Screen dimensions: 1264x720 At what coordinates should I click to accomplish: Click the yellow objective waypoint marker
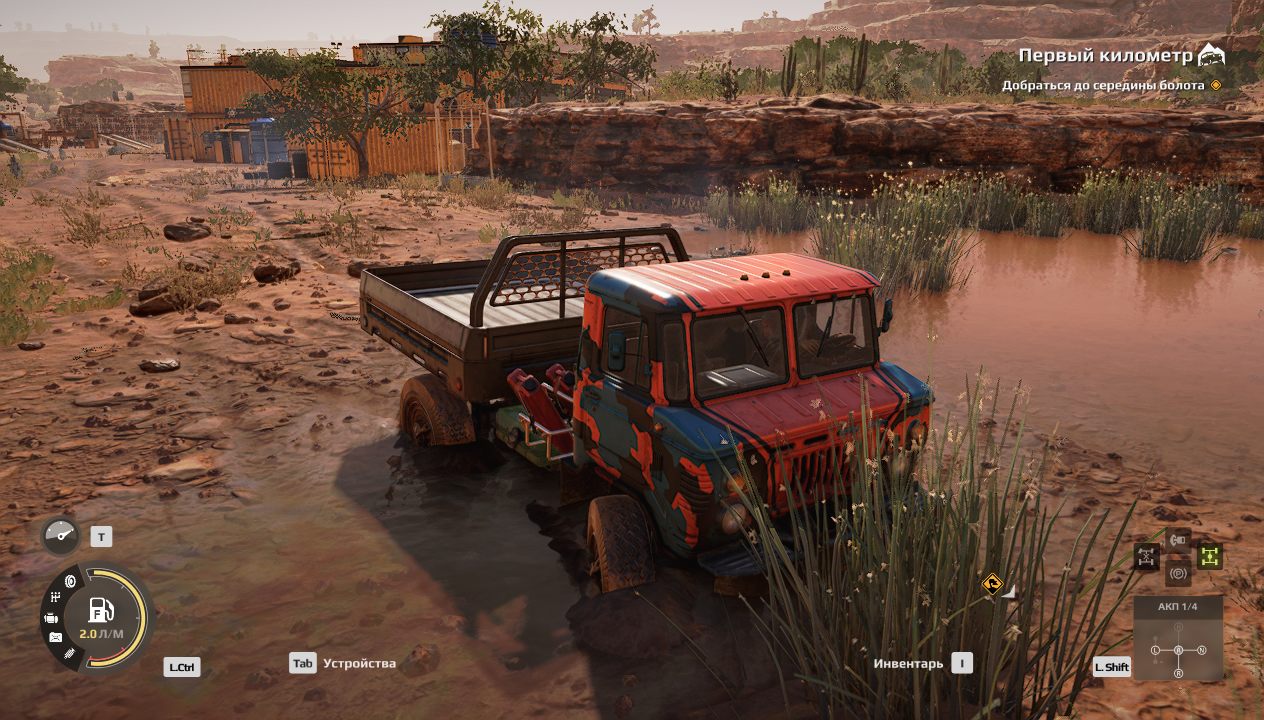(x=991, y=583)
